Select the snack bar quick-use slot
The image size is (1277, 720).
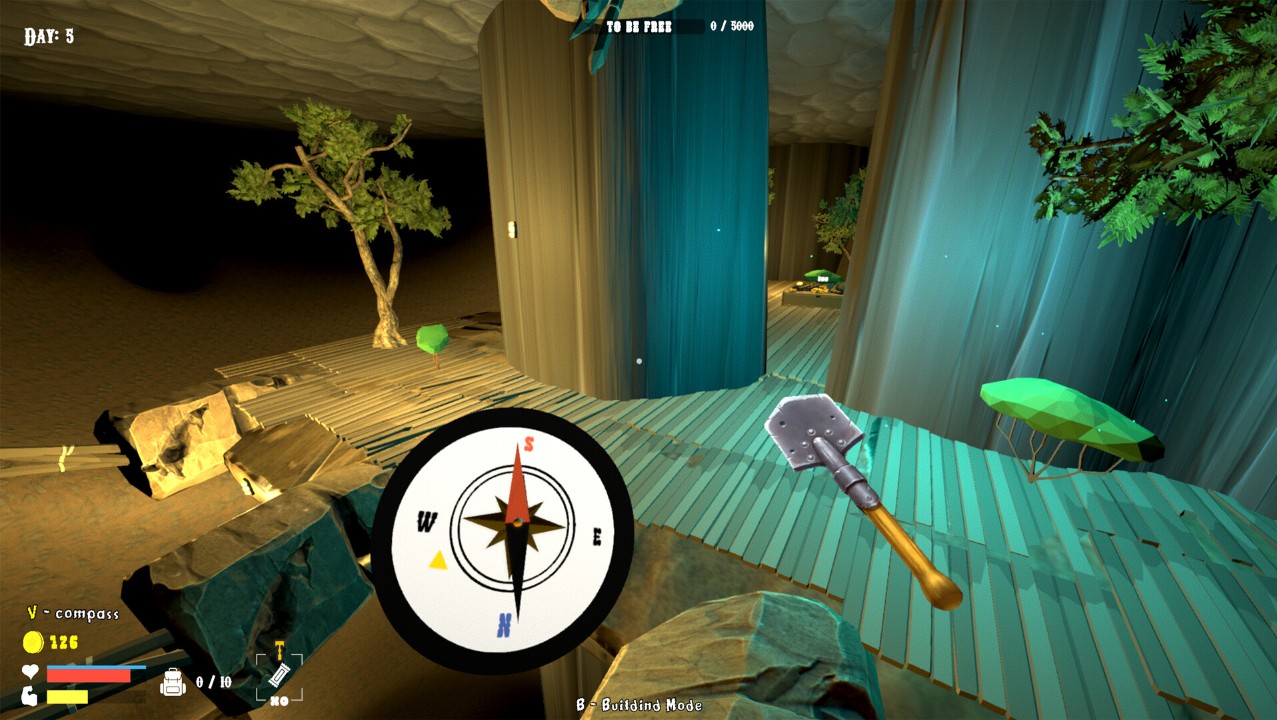click(x=279, y=674)
